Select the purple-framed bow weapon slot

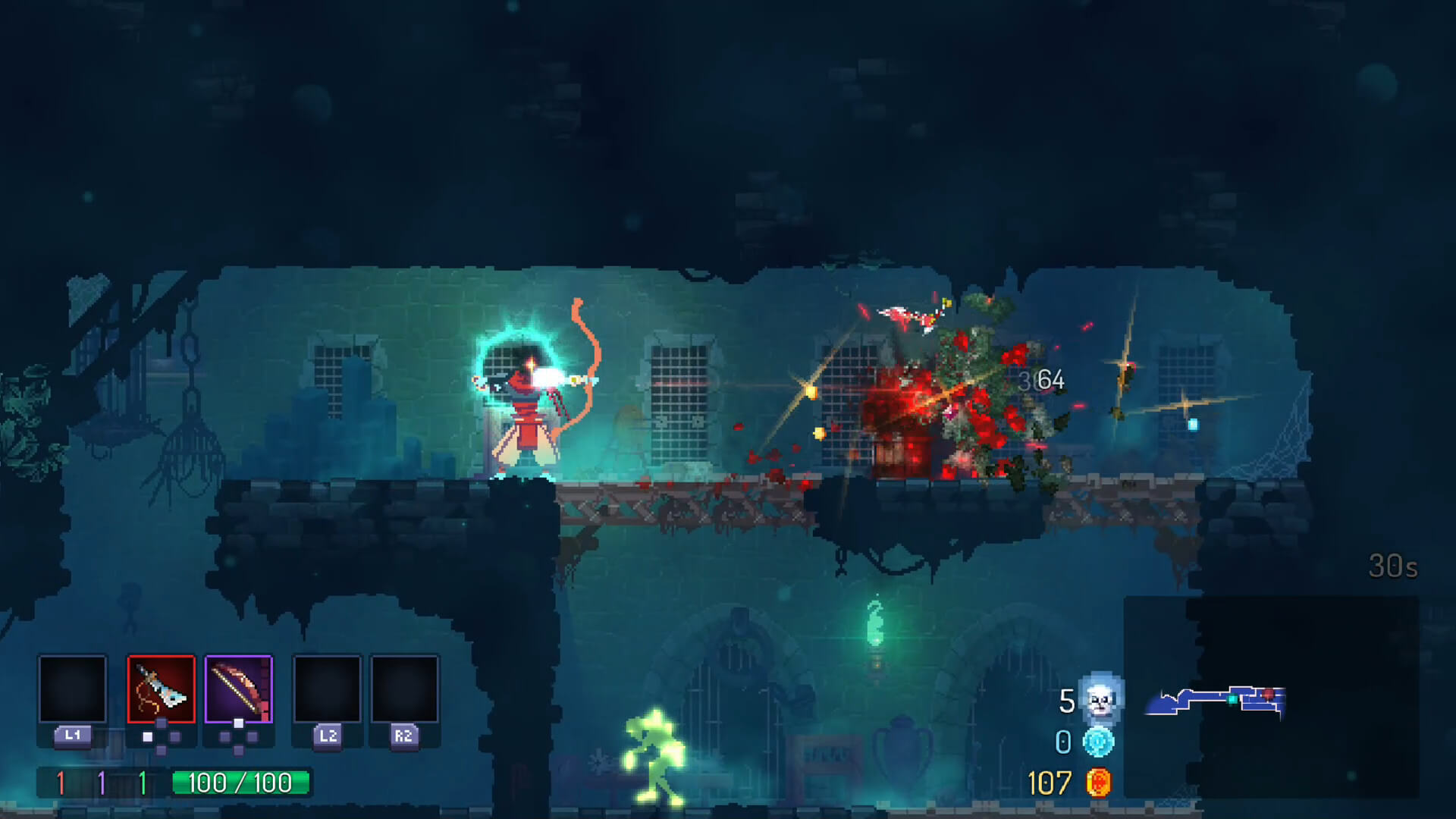pos(238,689)
